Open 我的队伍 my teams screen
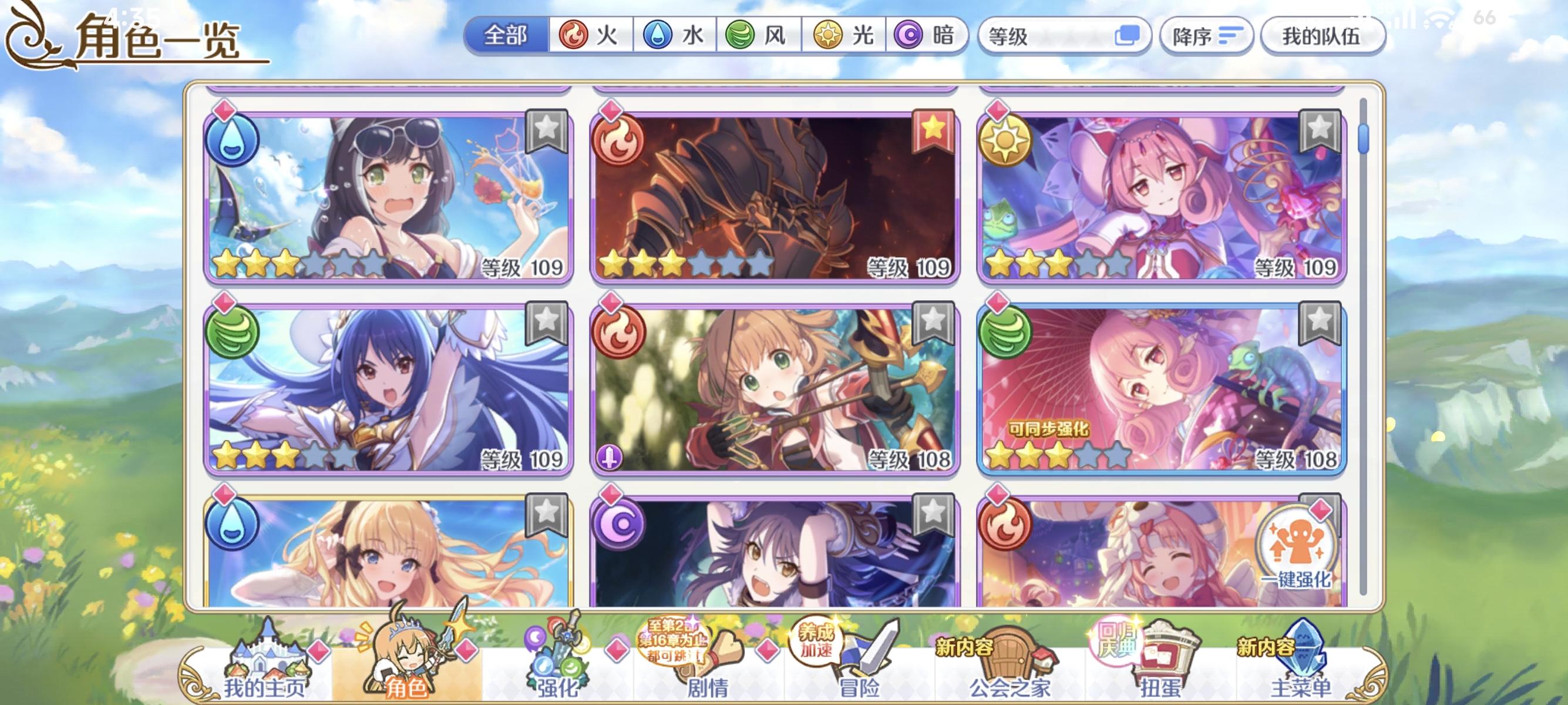 point(1321,35)
